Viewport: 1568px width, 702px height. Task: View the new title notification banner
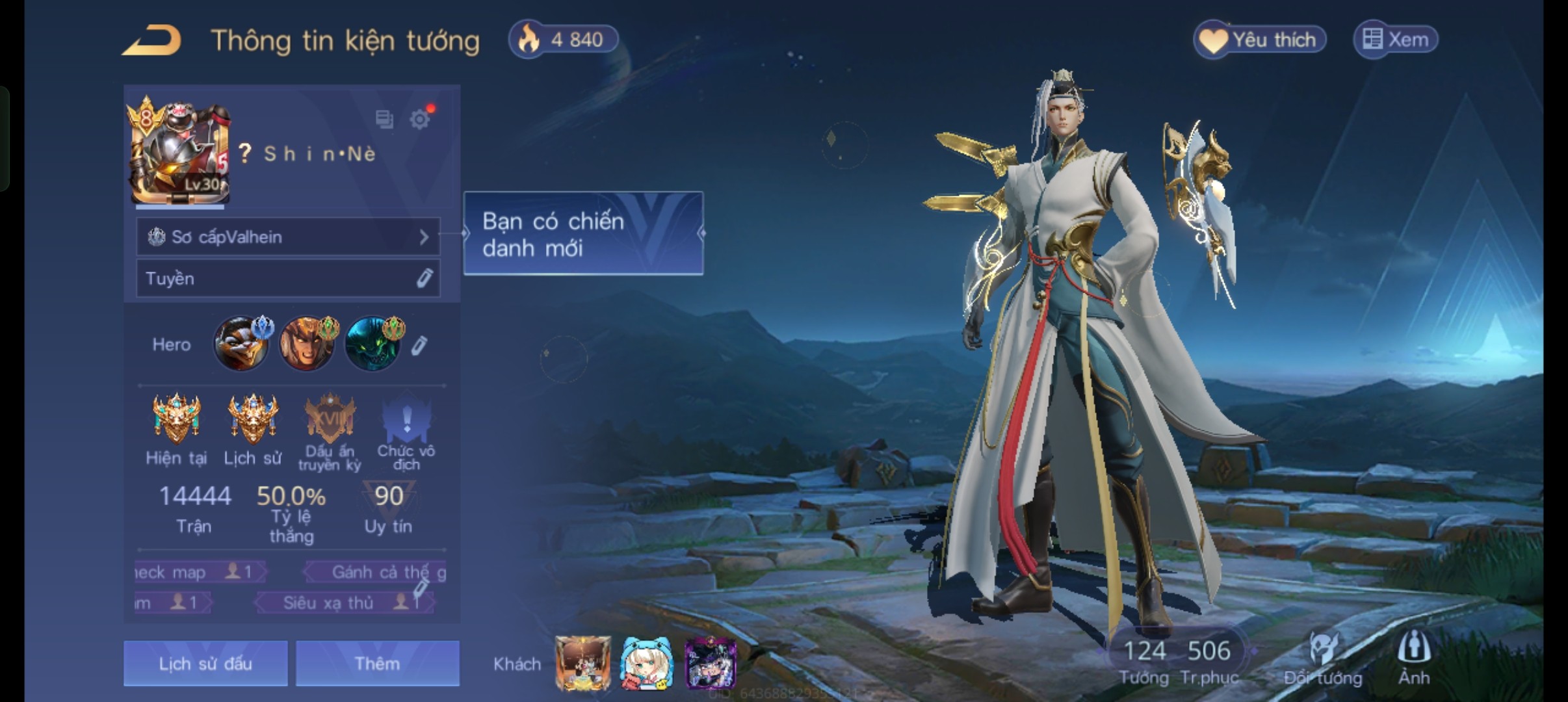pos(583,234)
